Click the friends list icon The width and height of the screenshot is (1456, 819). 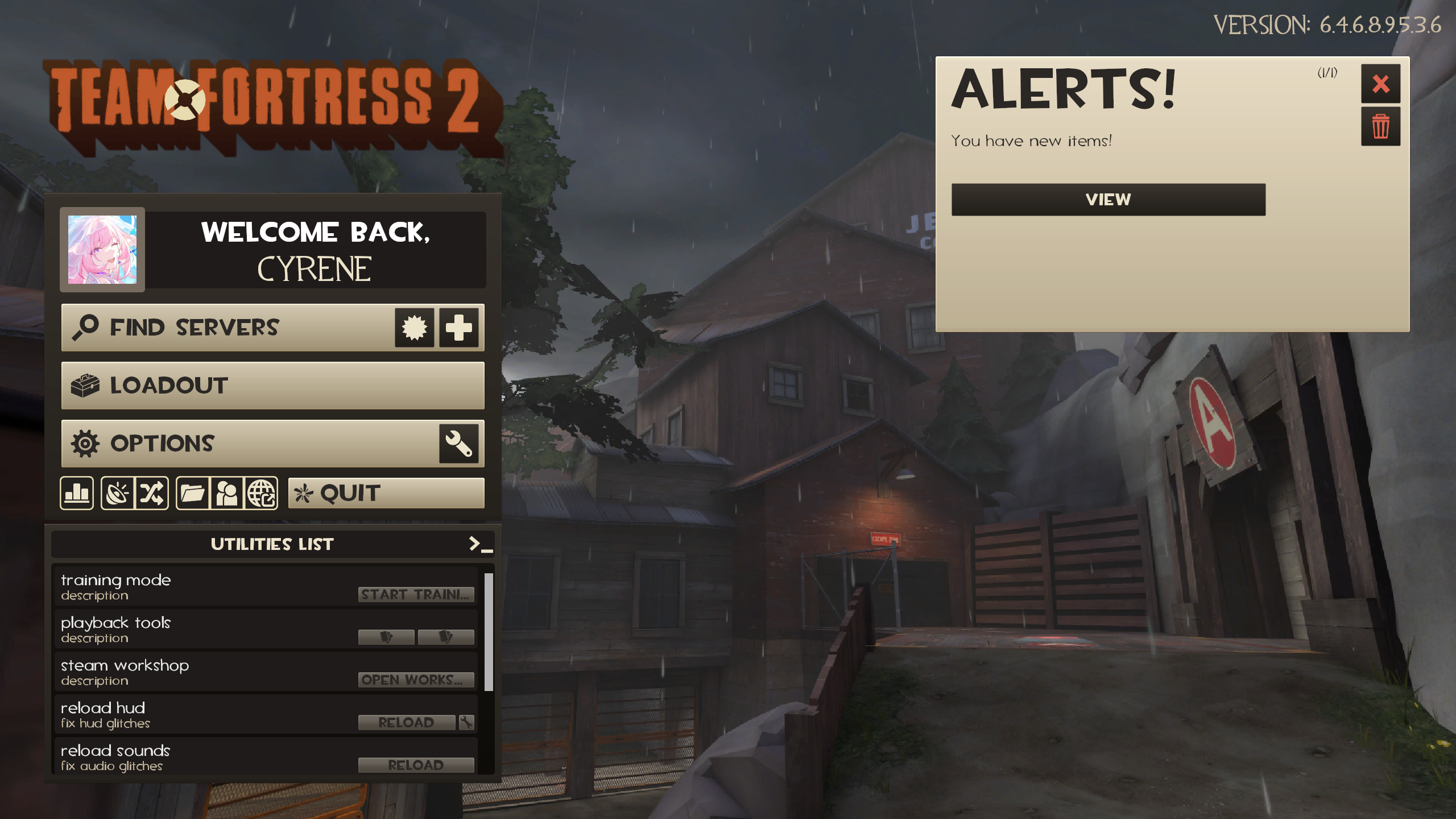coord(227,493)
